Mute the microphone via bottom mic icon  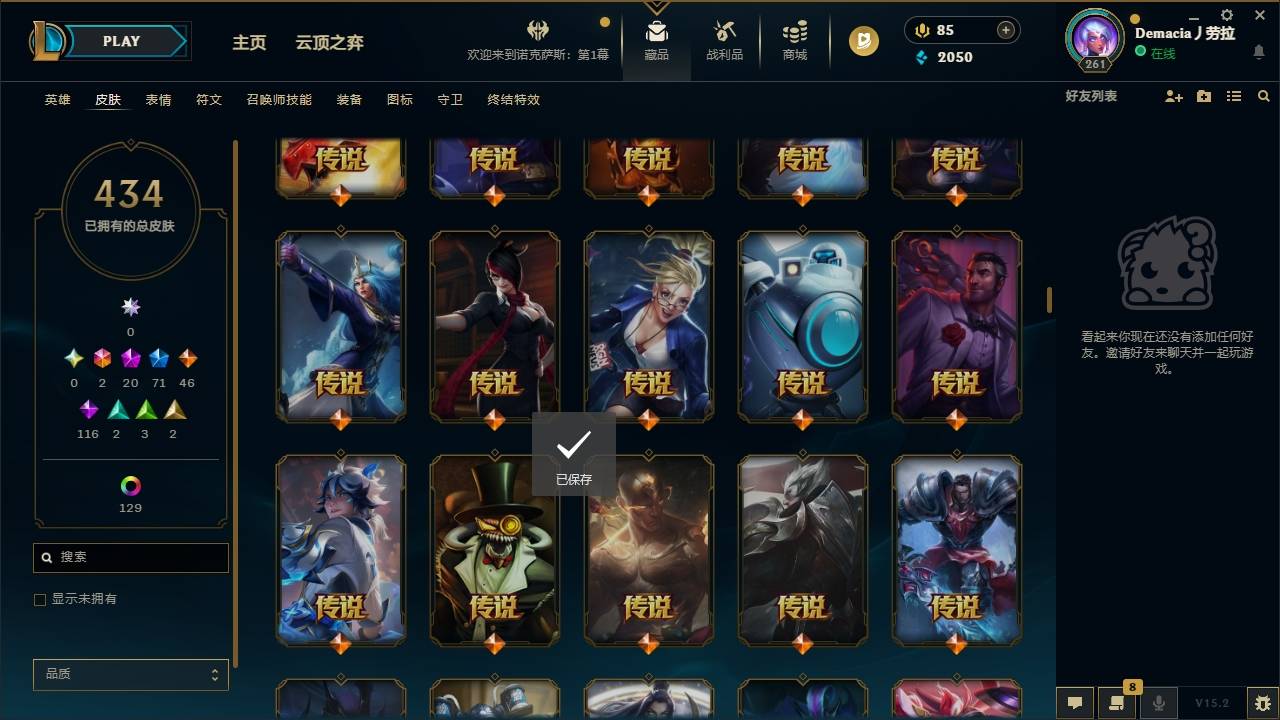pyautogui.click(x=1158, y=703)
